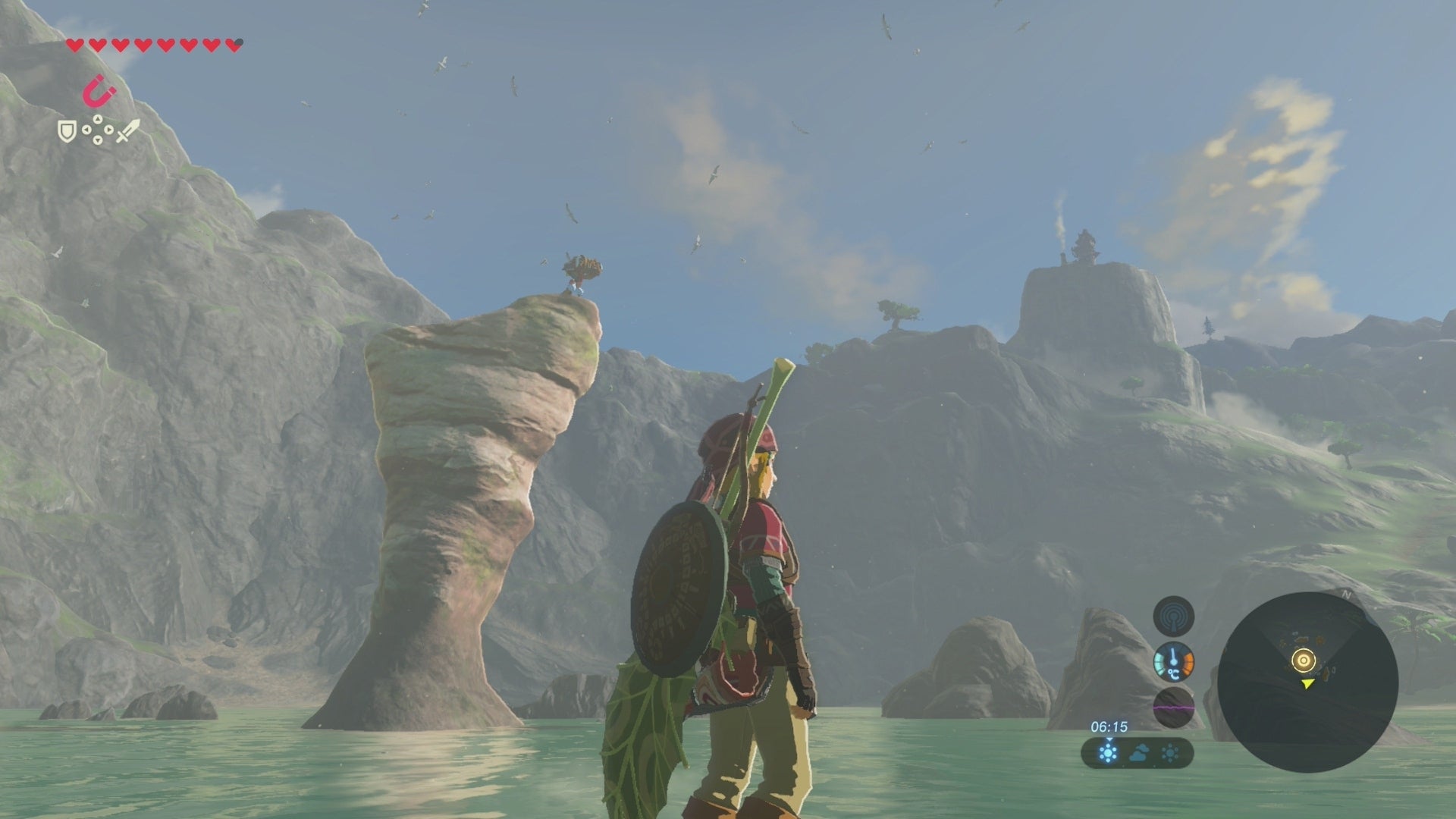The height and width of the screenshot is (819, 1456).
Task: Click the cloud weather forecast icon
Action: tap(1139, 753)
